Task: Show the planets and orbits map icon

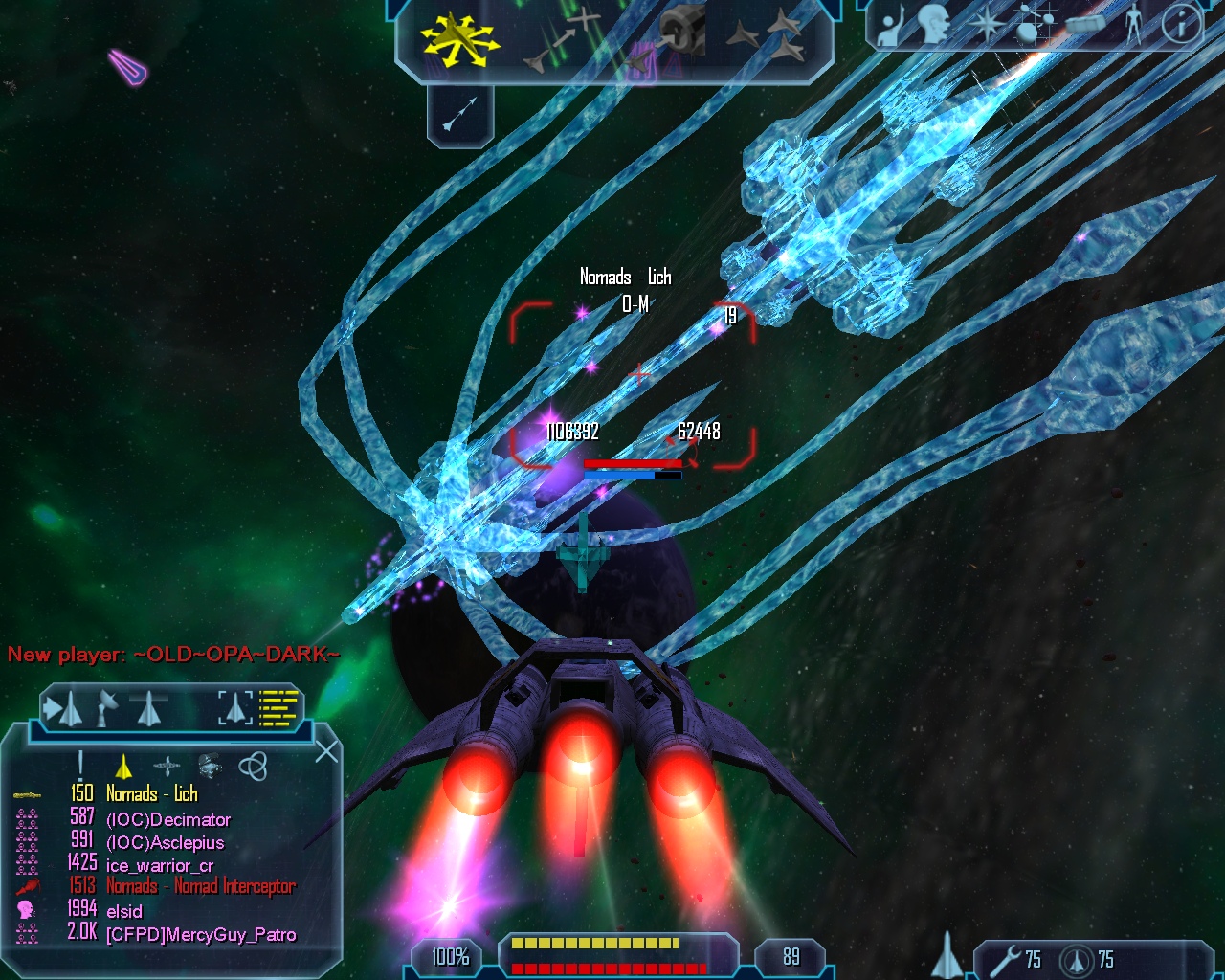Action: coord(1032,25)
